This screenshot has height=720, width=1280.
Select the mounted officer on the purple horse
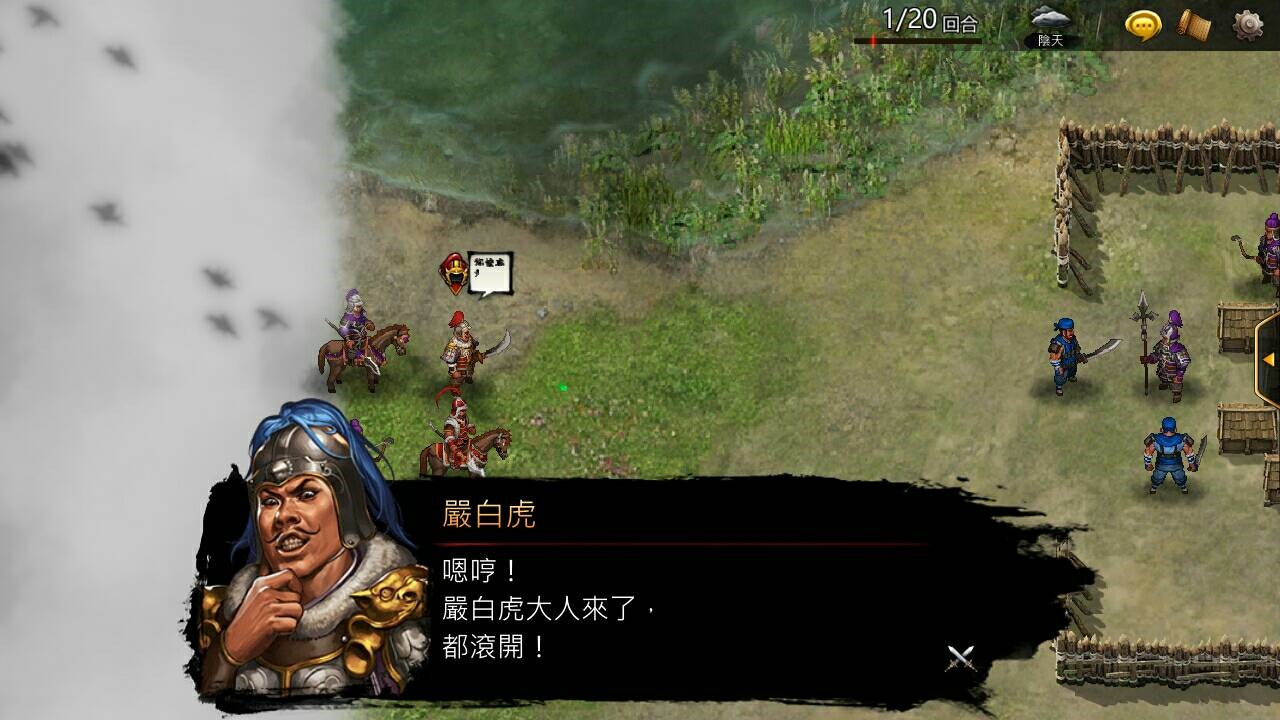point(355,330)
